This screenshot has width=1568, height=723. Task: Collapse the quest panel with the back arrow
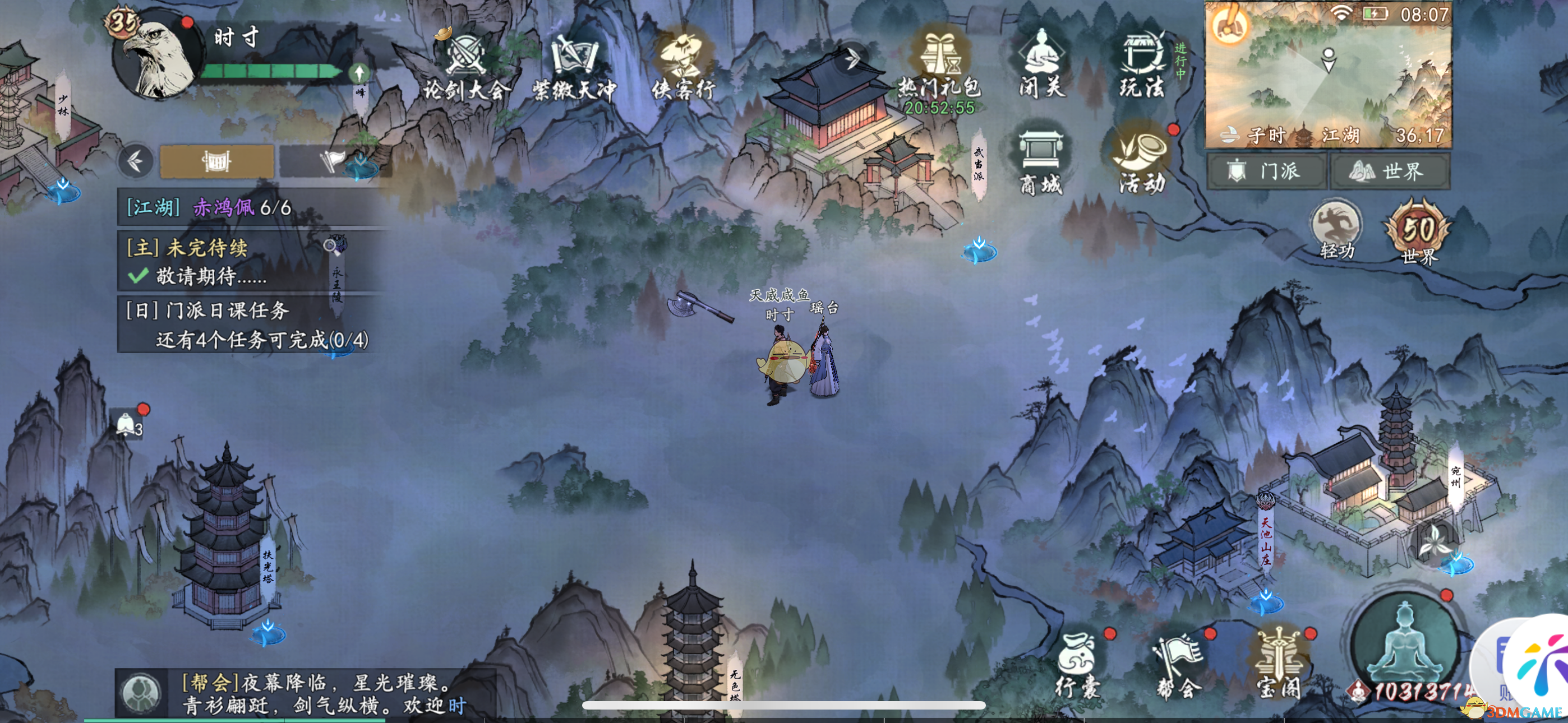[136, 161]
